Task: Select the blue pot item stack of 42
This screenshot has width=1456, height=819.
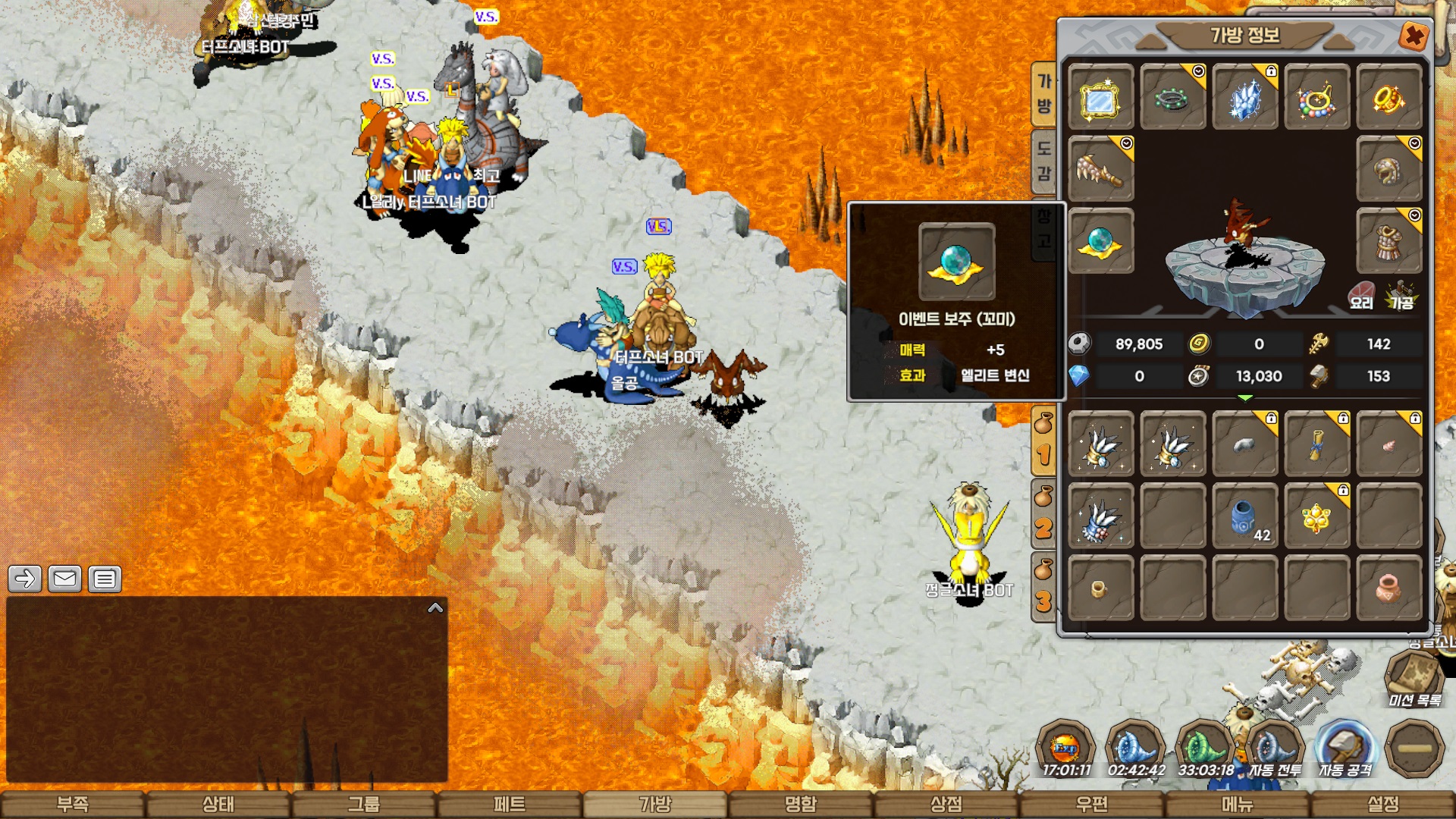Action: 1244,517
